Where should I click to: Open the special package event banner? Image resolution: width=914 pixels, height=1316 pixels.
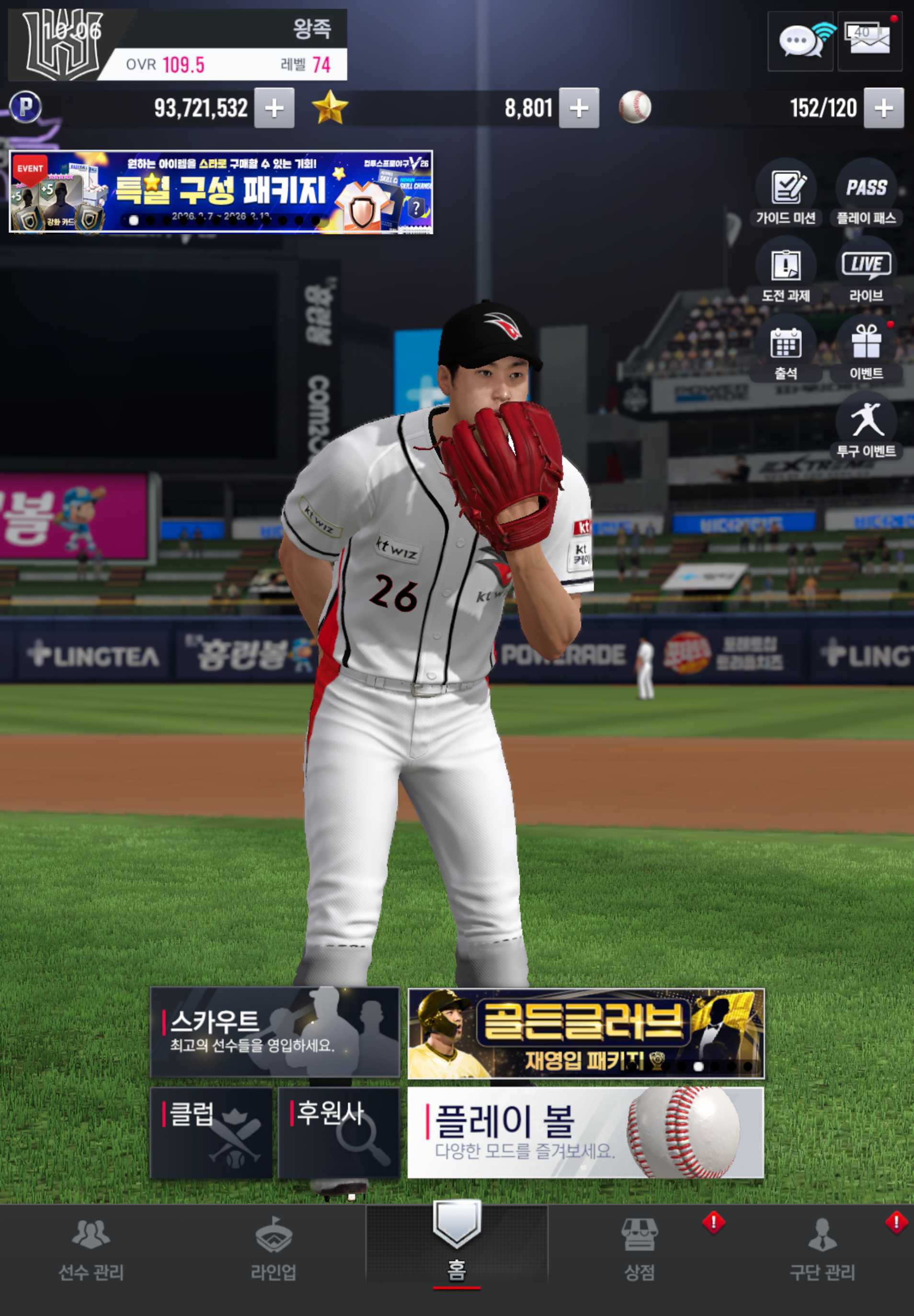pos(221,192)
